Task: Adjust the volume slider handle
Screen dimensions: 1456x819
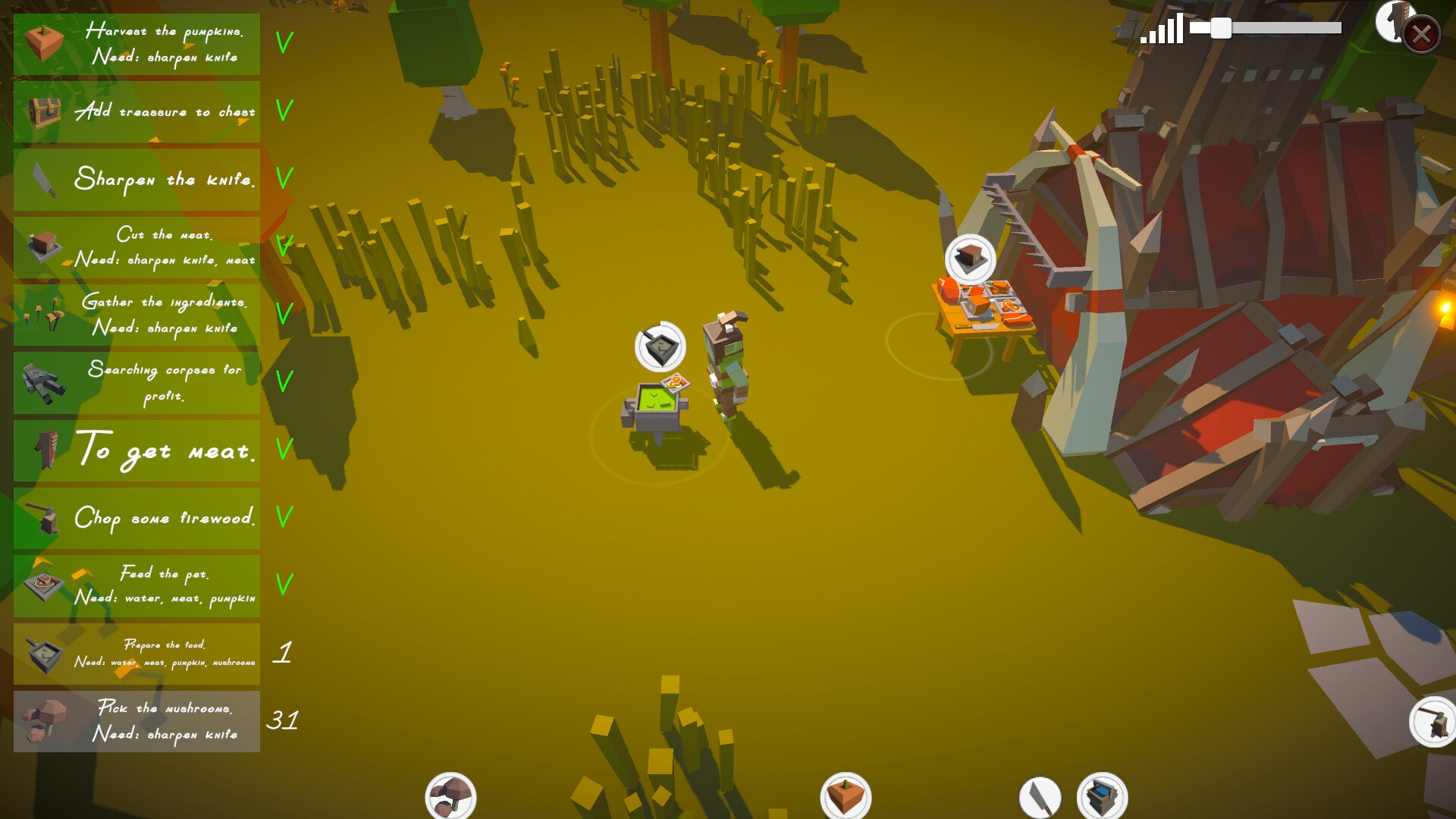Action: [x=1220, y=29]
